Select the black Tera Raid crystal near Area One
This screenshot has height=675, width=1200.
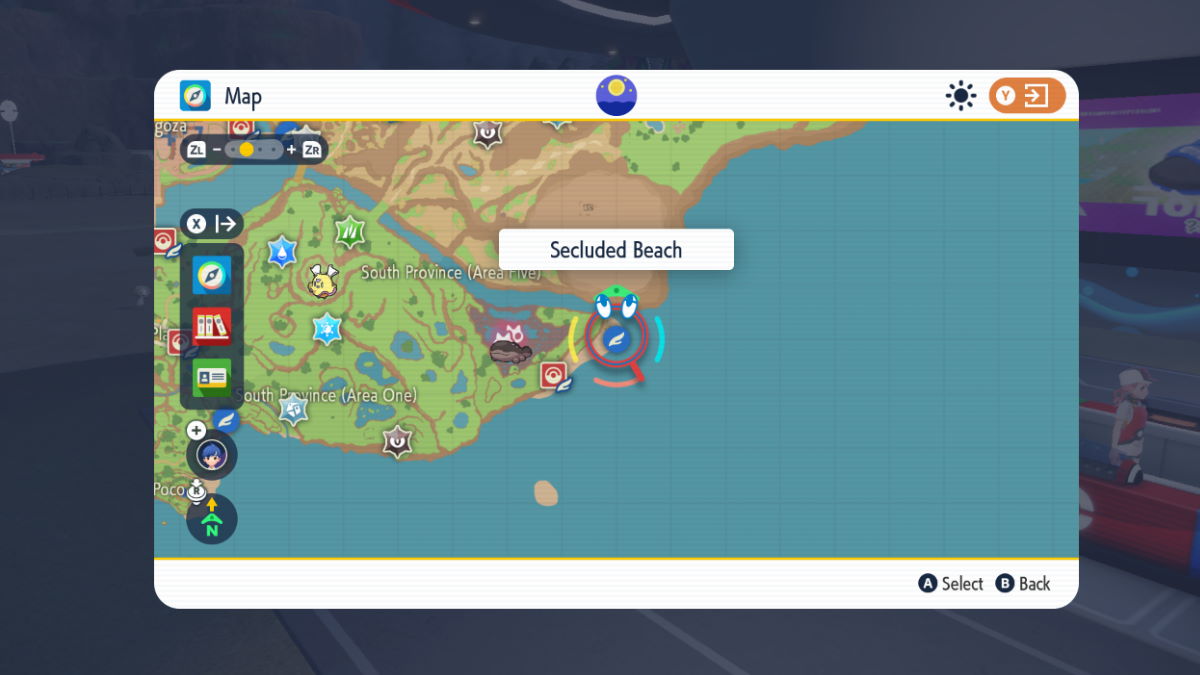398,440
